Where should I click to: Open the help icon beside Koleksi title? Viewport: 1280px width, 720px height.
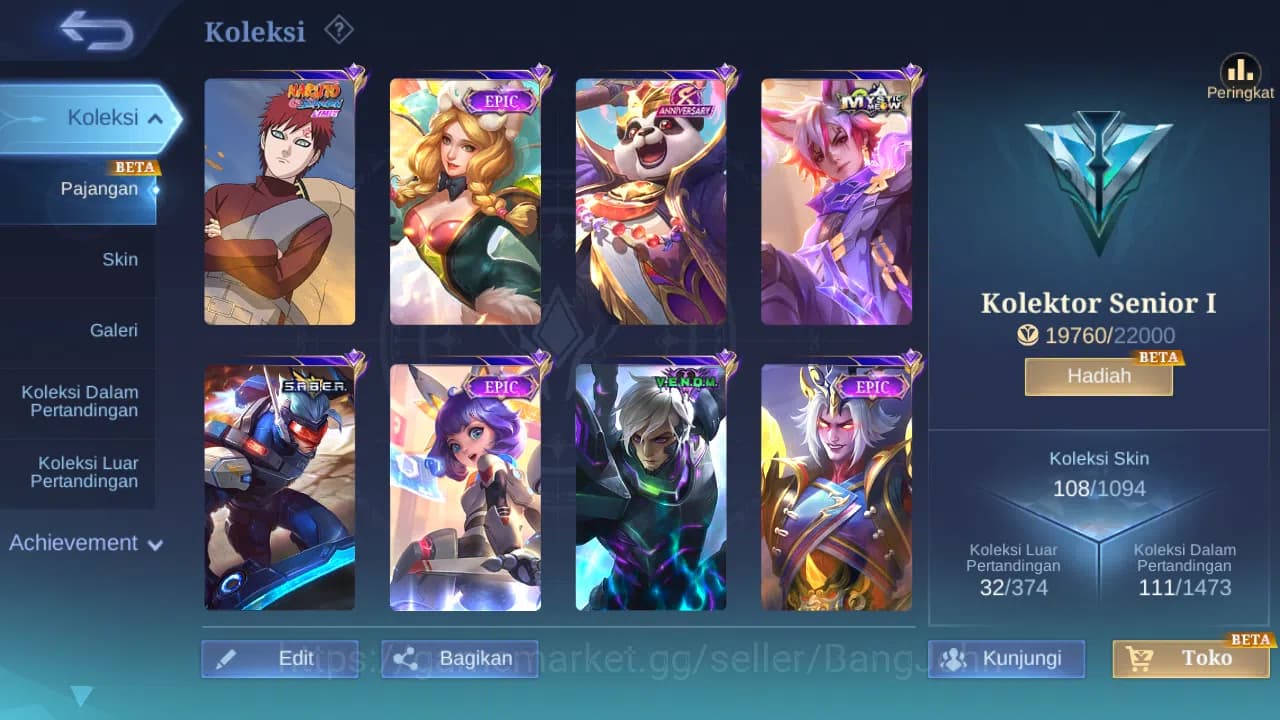(339, 30)
